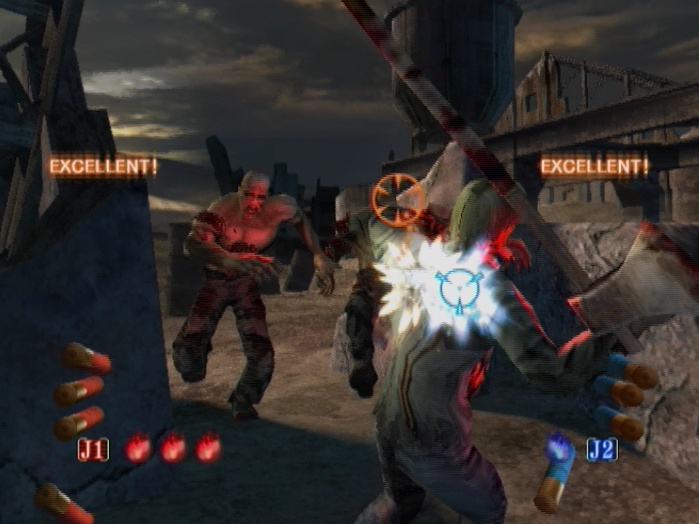Click the J1 player badge

point(93,449)
